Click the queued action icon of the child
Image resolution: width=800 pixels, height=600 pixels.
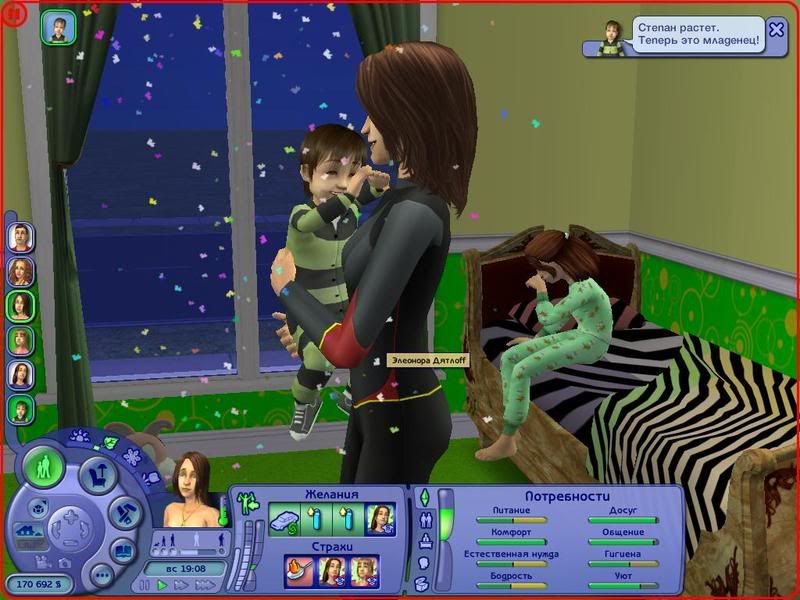coord(56,27)
